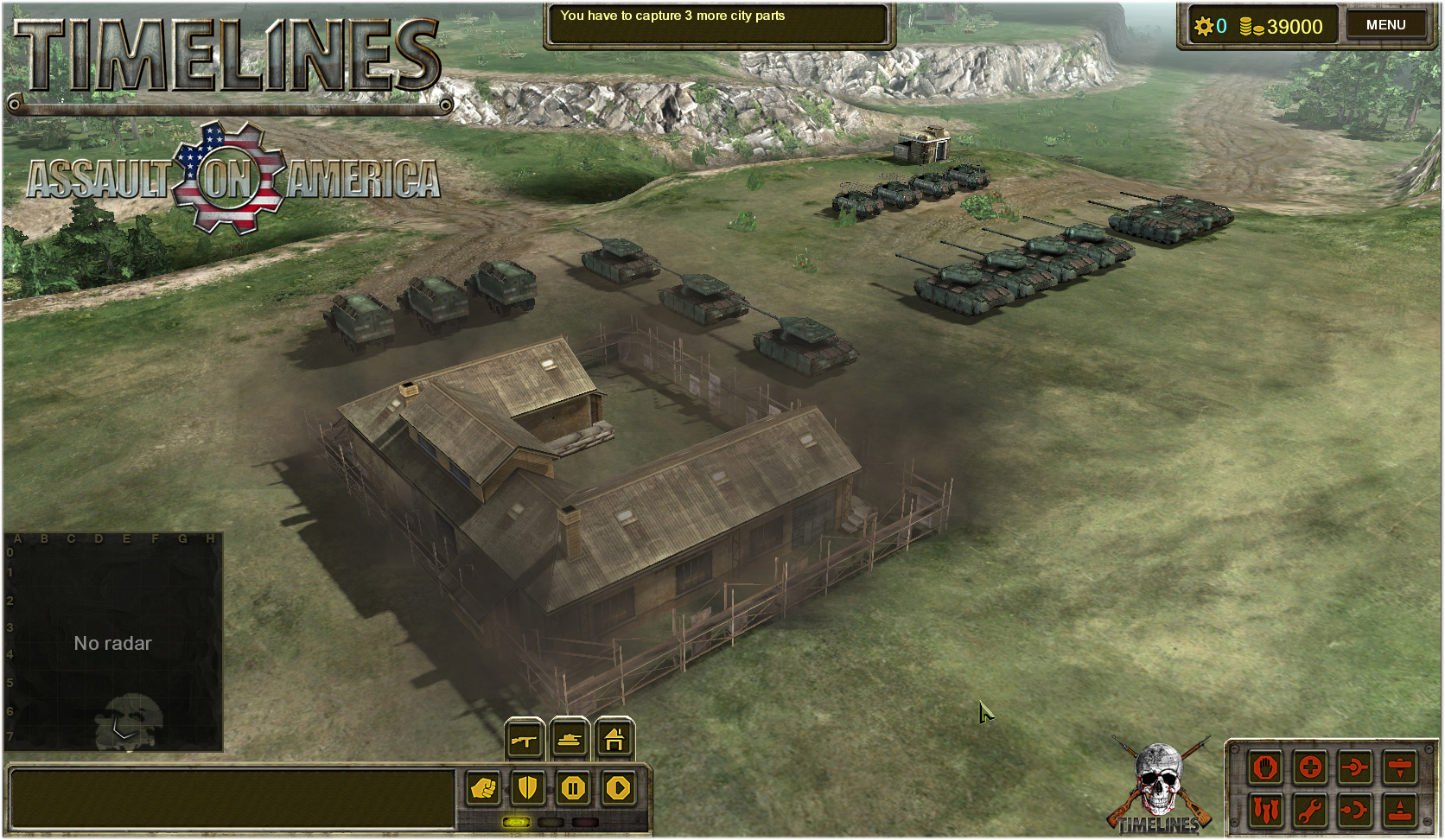1445x840 pixels.
Task: Click the dig-in command icon
Action: click(1400, 767)
